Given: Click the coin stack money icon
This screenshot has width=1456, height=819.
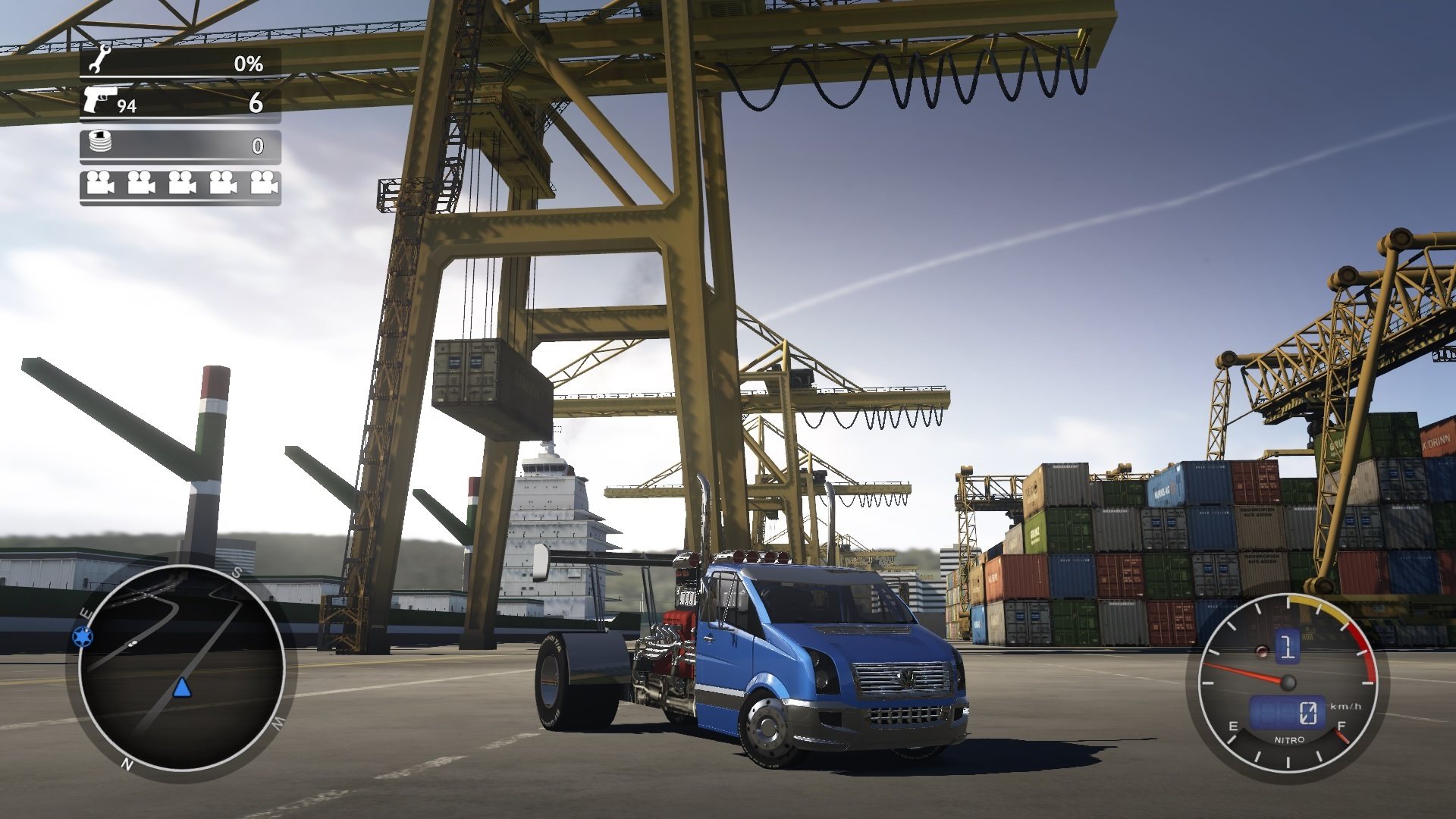Looking at the screenshot, I should (100, 142).
